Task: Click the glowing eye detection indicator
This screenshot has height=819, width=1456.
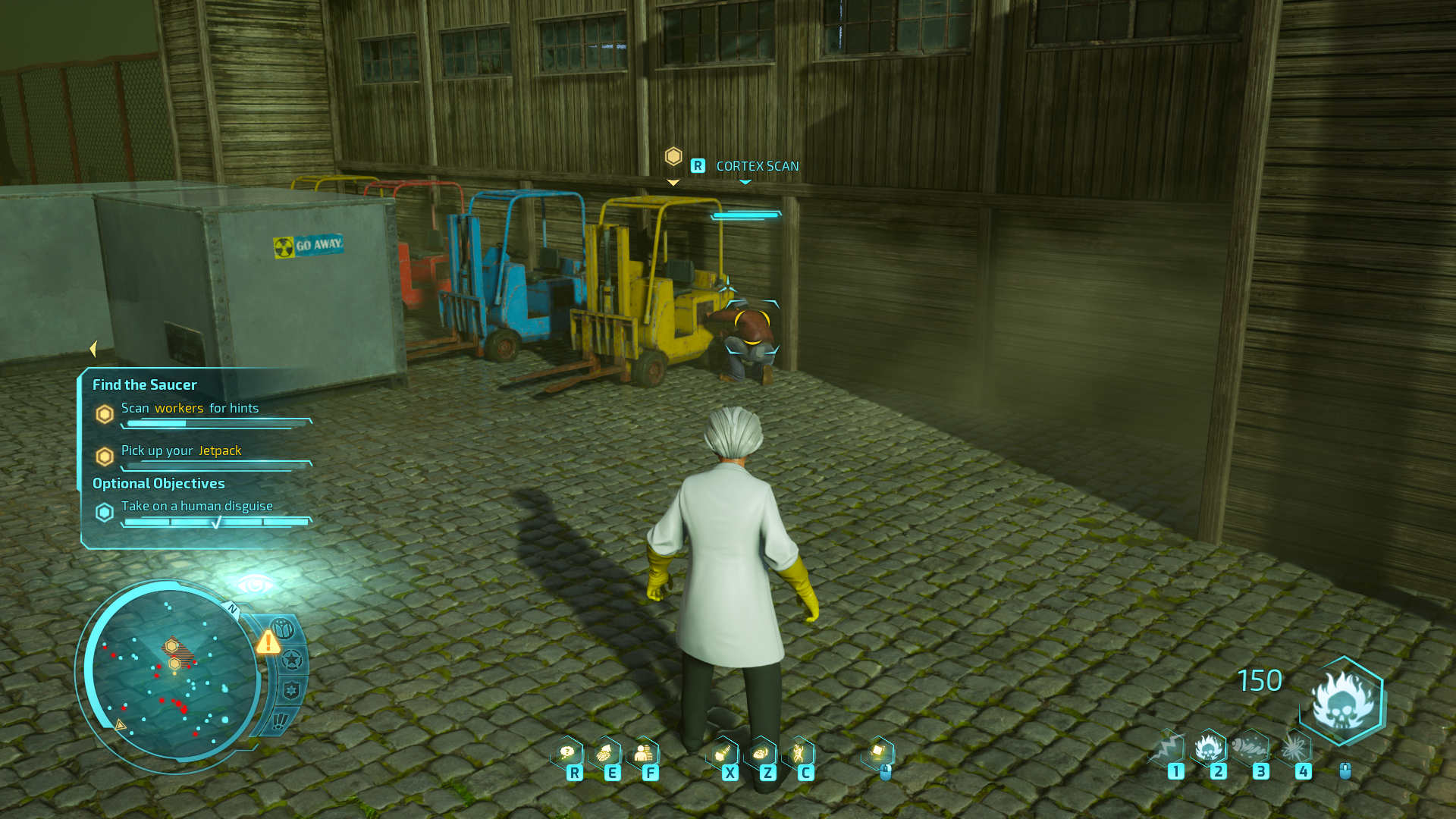Action: (x=255, y=585)
